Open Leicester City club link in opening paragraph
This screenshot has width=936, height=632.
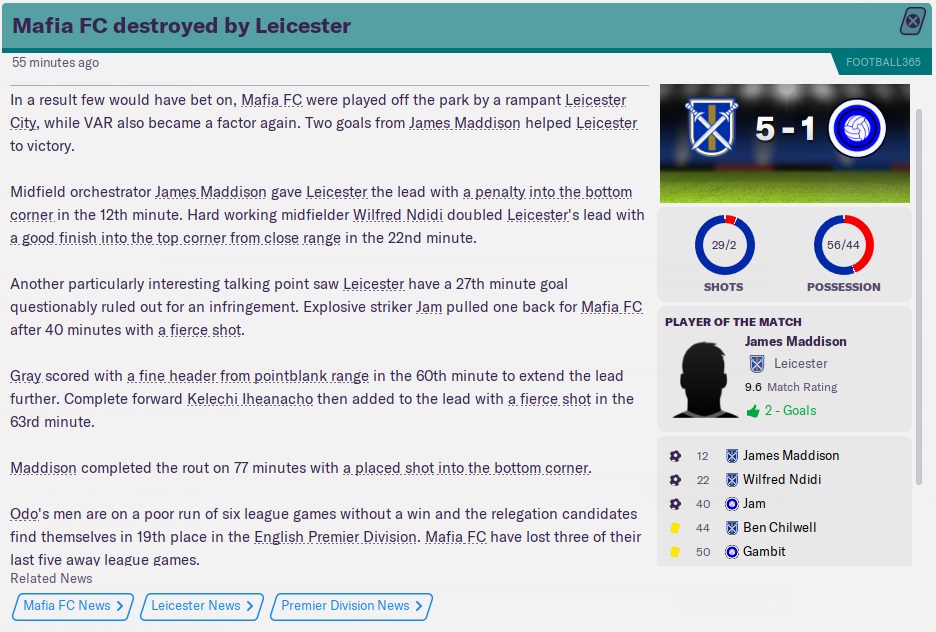[596, 100]
